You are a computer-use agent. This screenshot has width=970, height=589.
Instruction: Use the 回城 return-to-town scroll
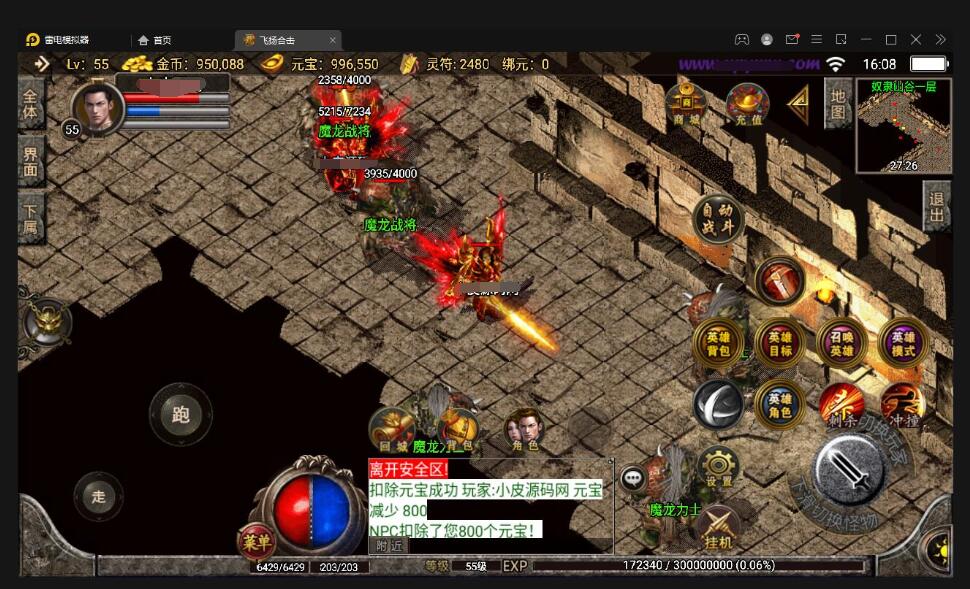click(392, 430)
